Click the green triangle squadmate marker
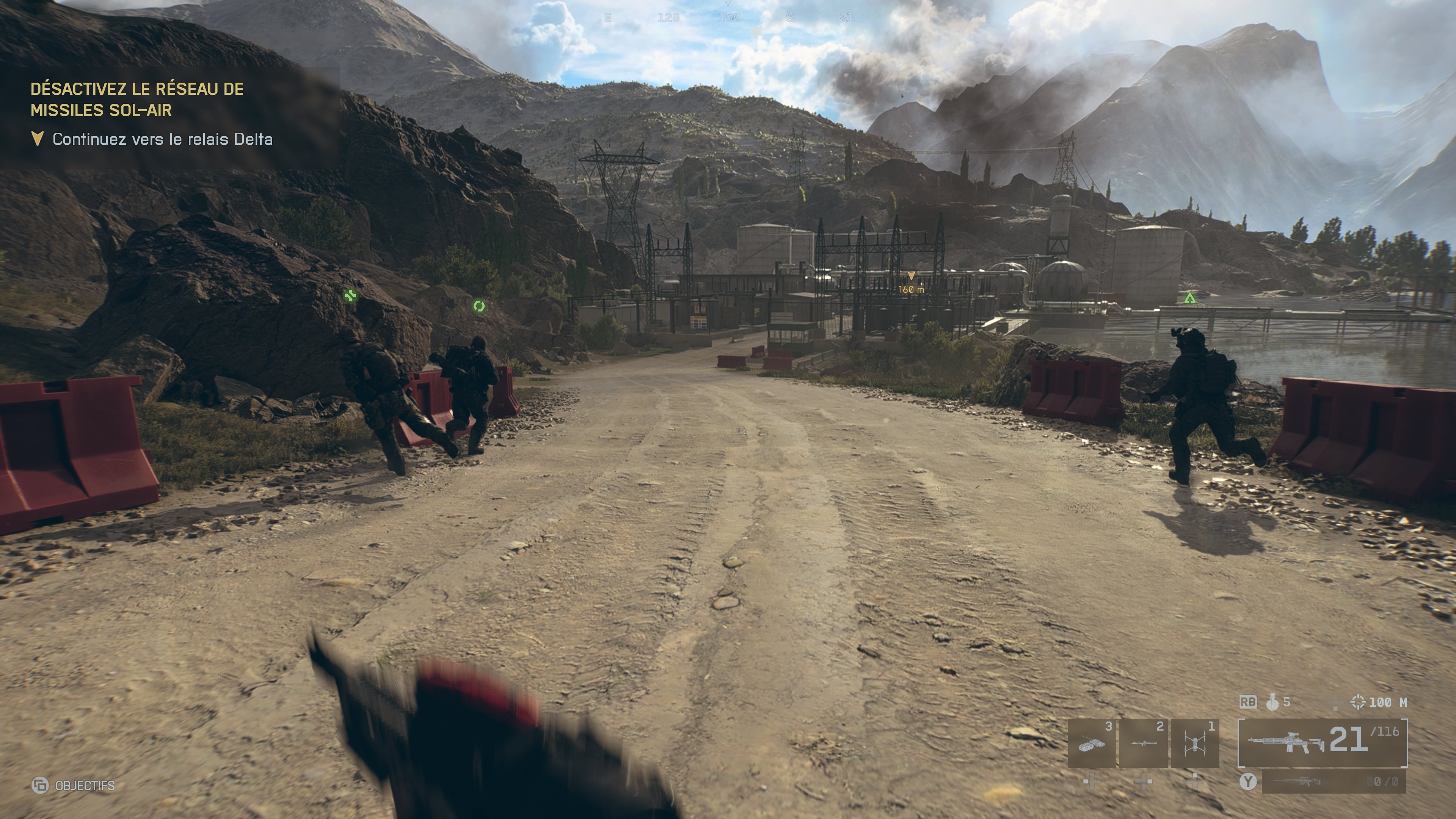Viewport: 1456px width, 819px height. pos(1190,298)
